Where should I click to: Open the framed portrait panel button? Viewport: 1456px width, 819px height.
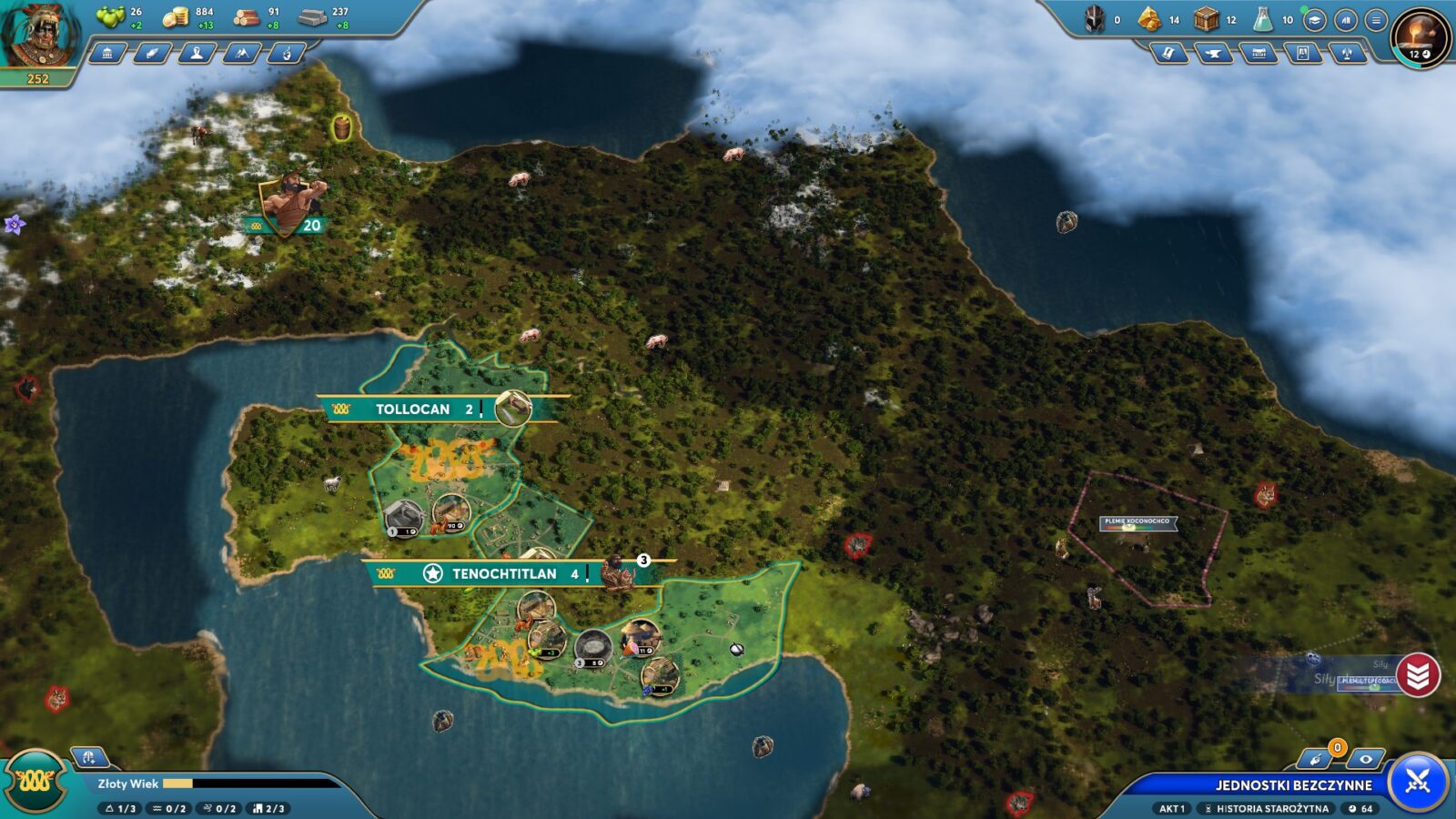pyautogui.click(x=1303, y=55)
